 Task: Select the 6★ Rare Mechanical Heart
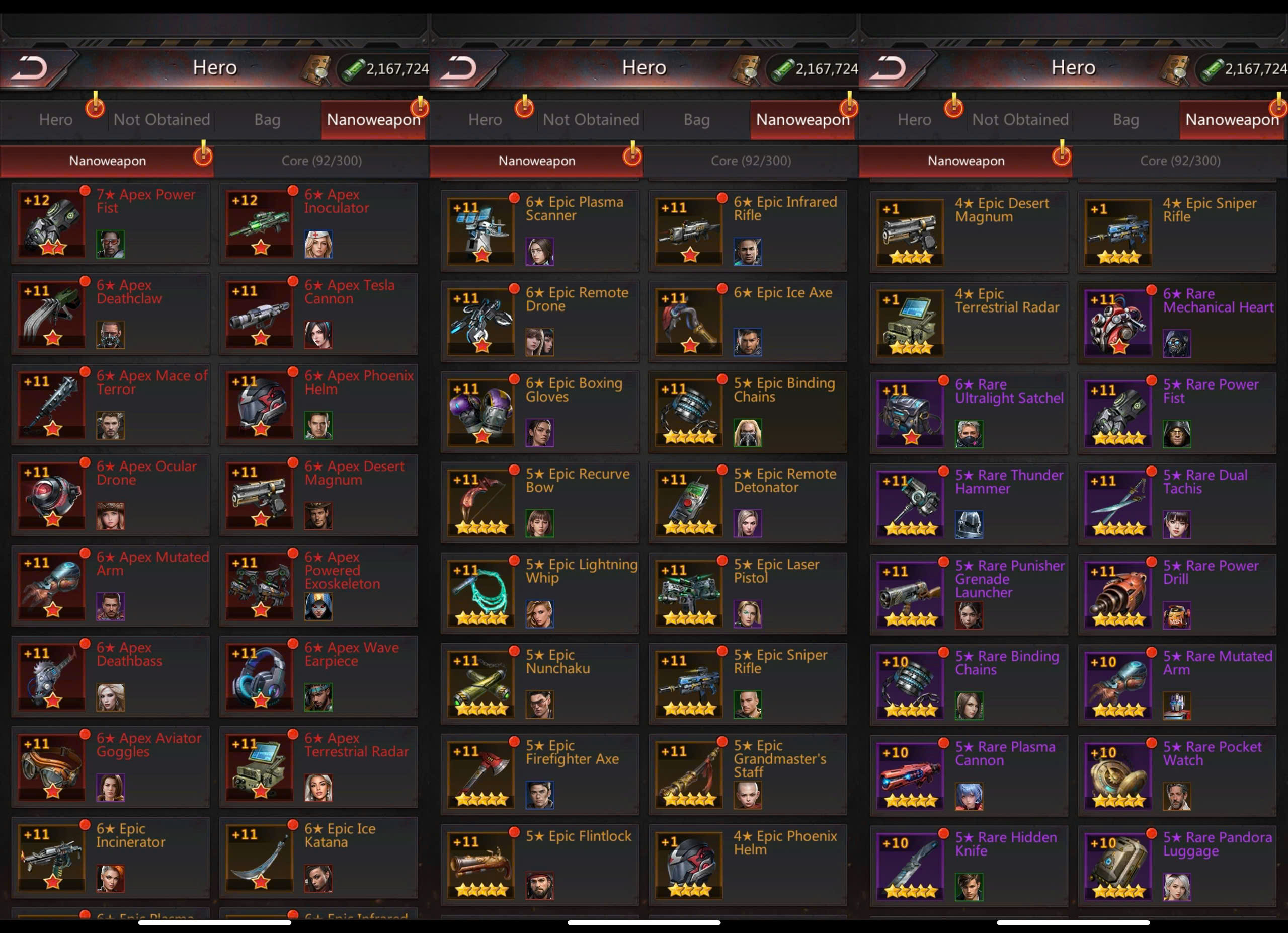click(x=1177, y=322)
